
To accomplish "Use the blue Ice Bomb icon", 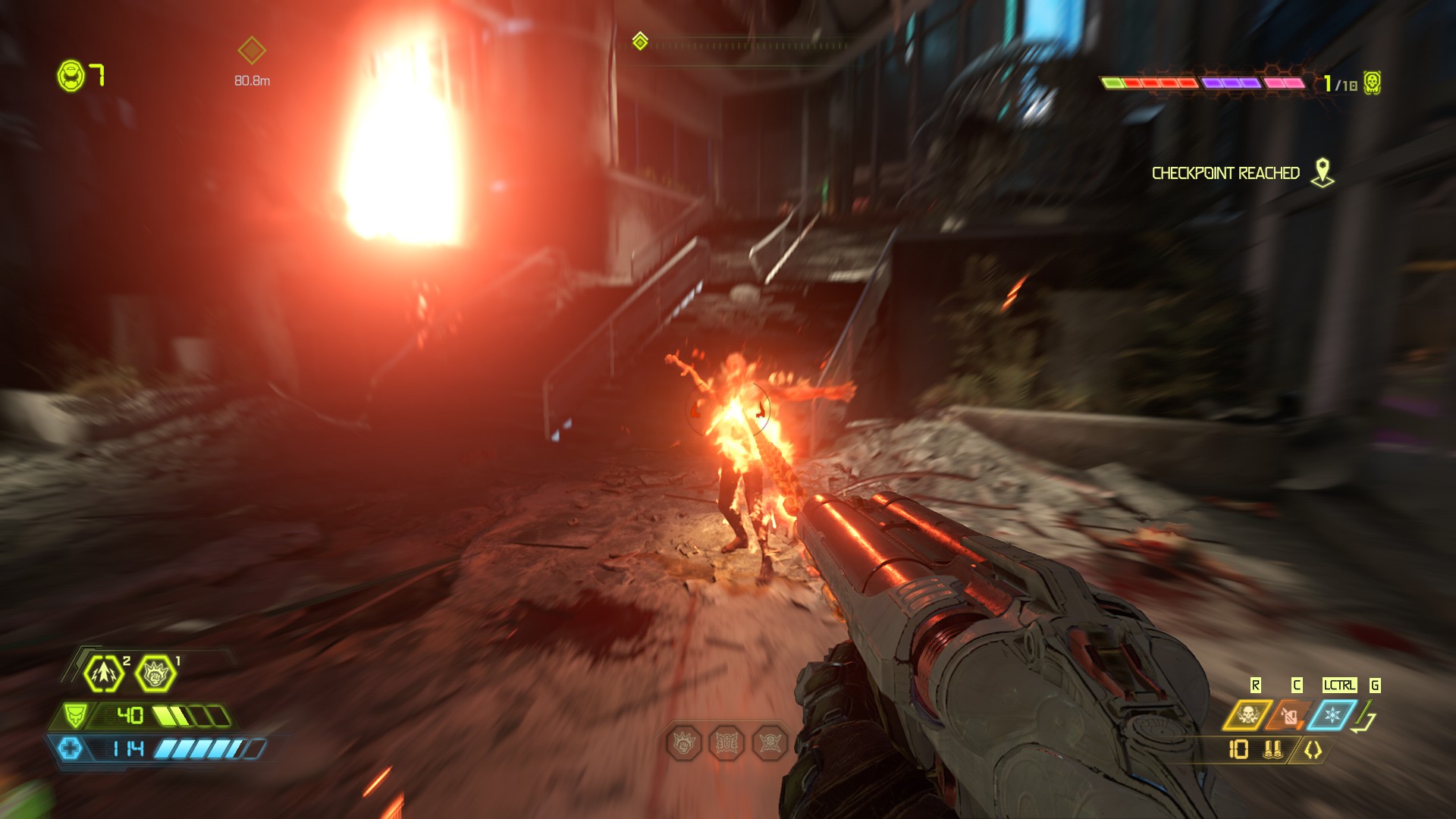I will [x=1332, y=715].
